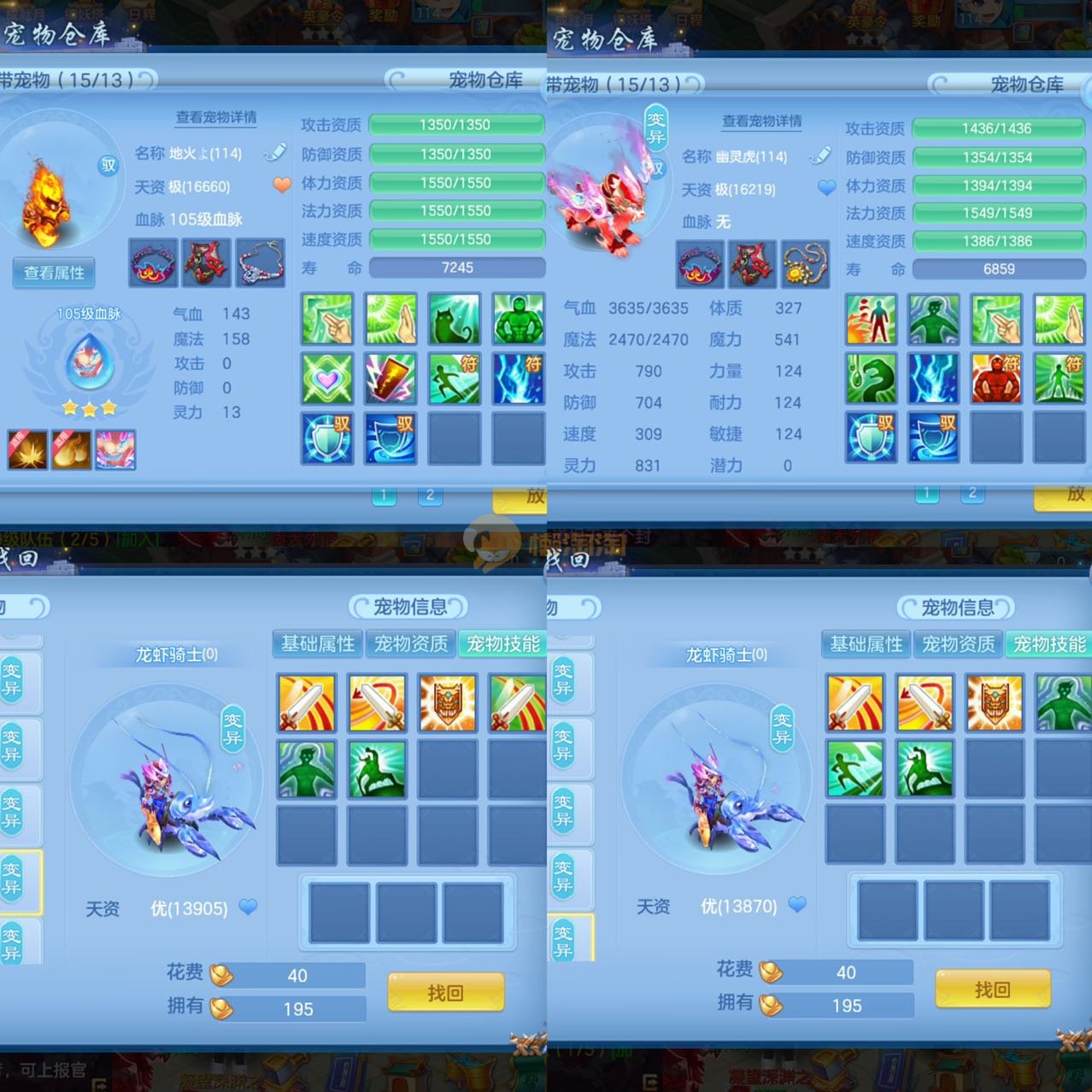Rename pet using pencil beside 地火
1092x1092 pixels.
click(x=275, y=153)
